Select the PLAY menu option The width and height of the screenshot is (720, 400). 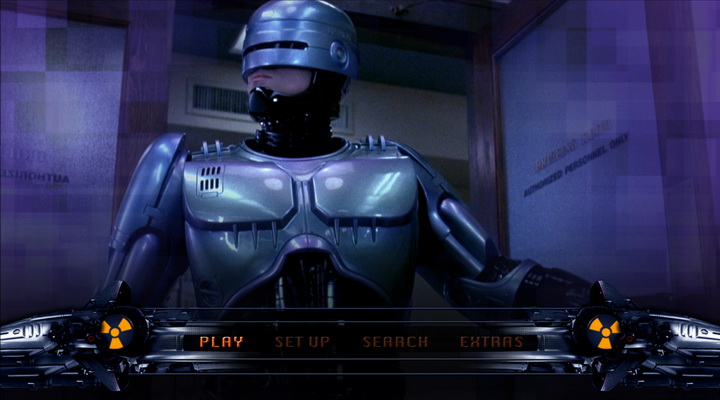point(221,342)
